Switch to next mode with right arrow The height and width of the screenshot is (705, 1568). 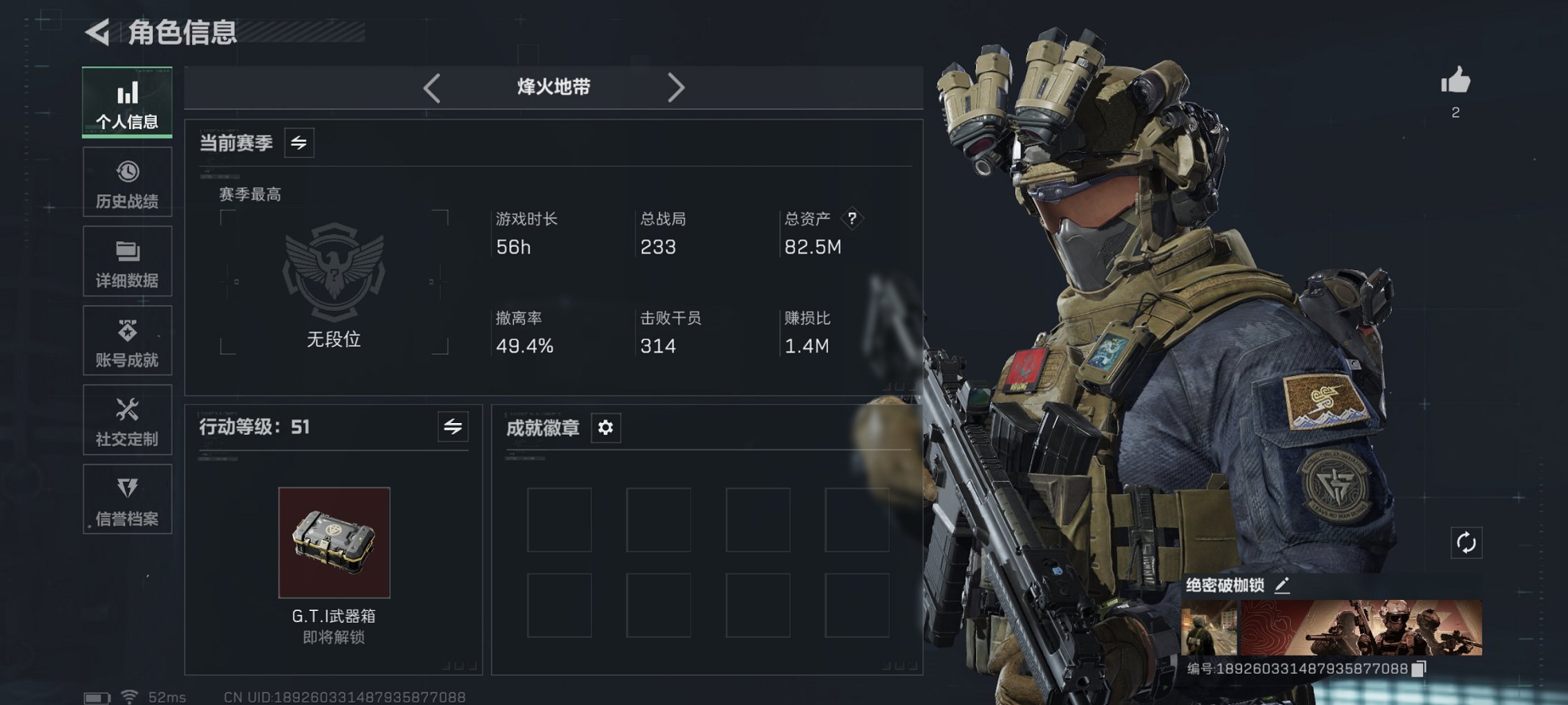point(676,86)
